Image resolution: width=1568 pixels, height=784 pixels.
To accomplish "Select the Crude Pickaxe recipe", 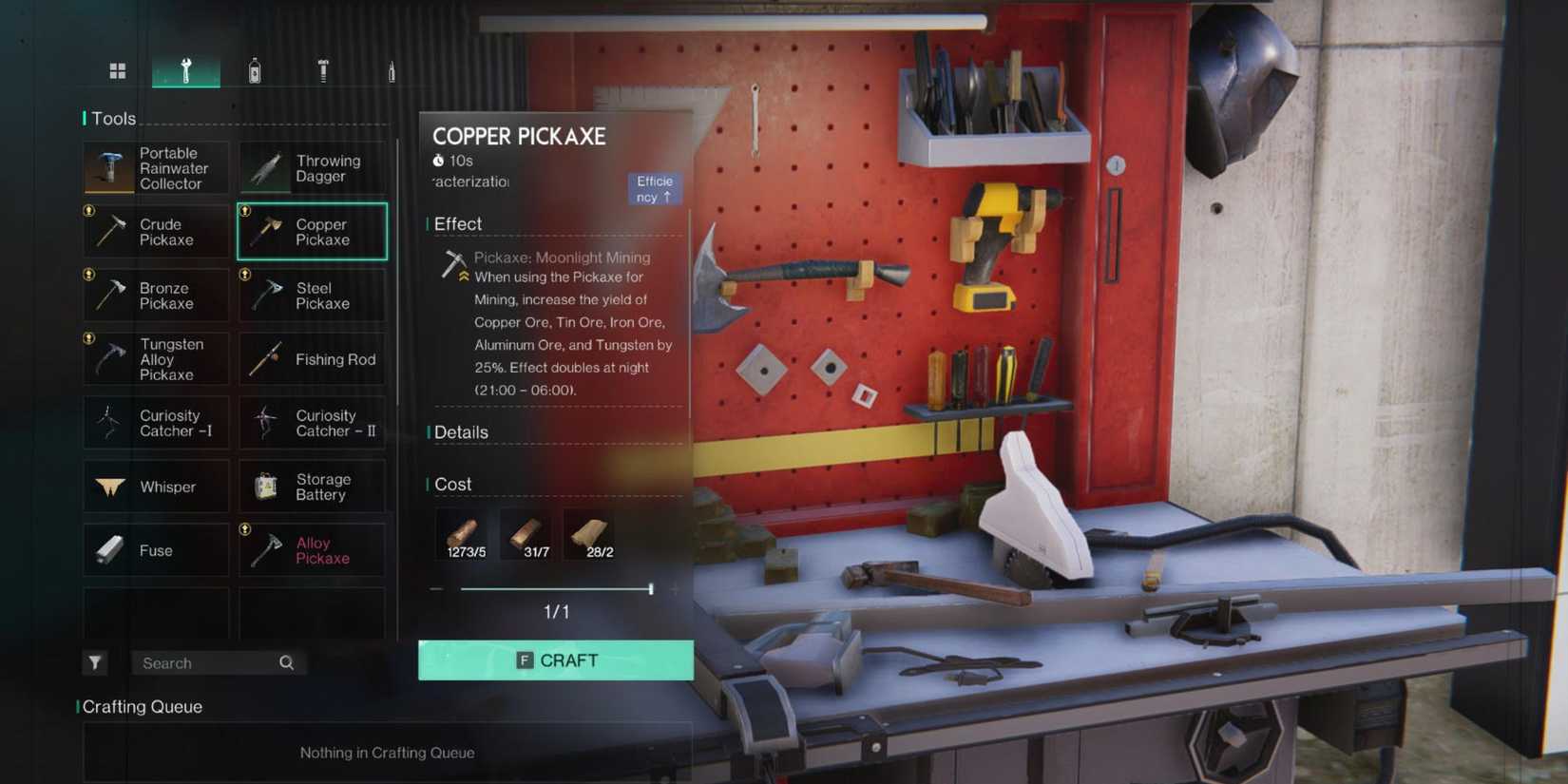I will pyautogui.click(x=155, y=232).
